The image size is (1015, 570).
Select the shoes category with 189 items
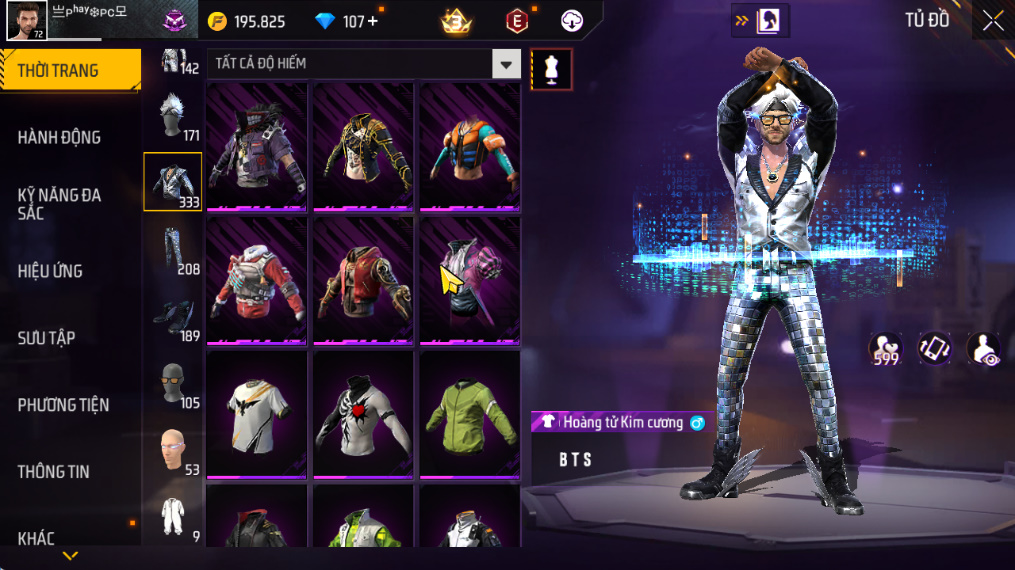(x=173, y=318)
